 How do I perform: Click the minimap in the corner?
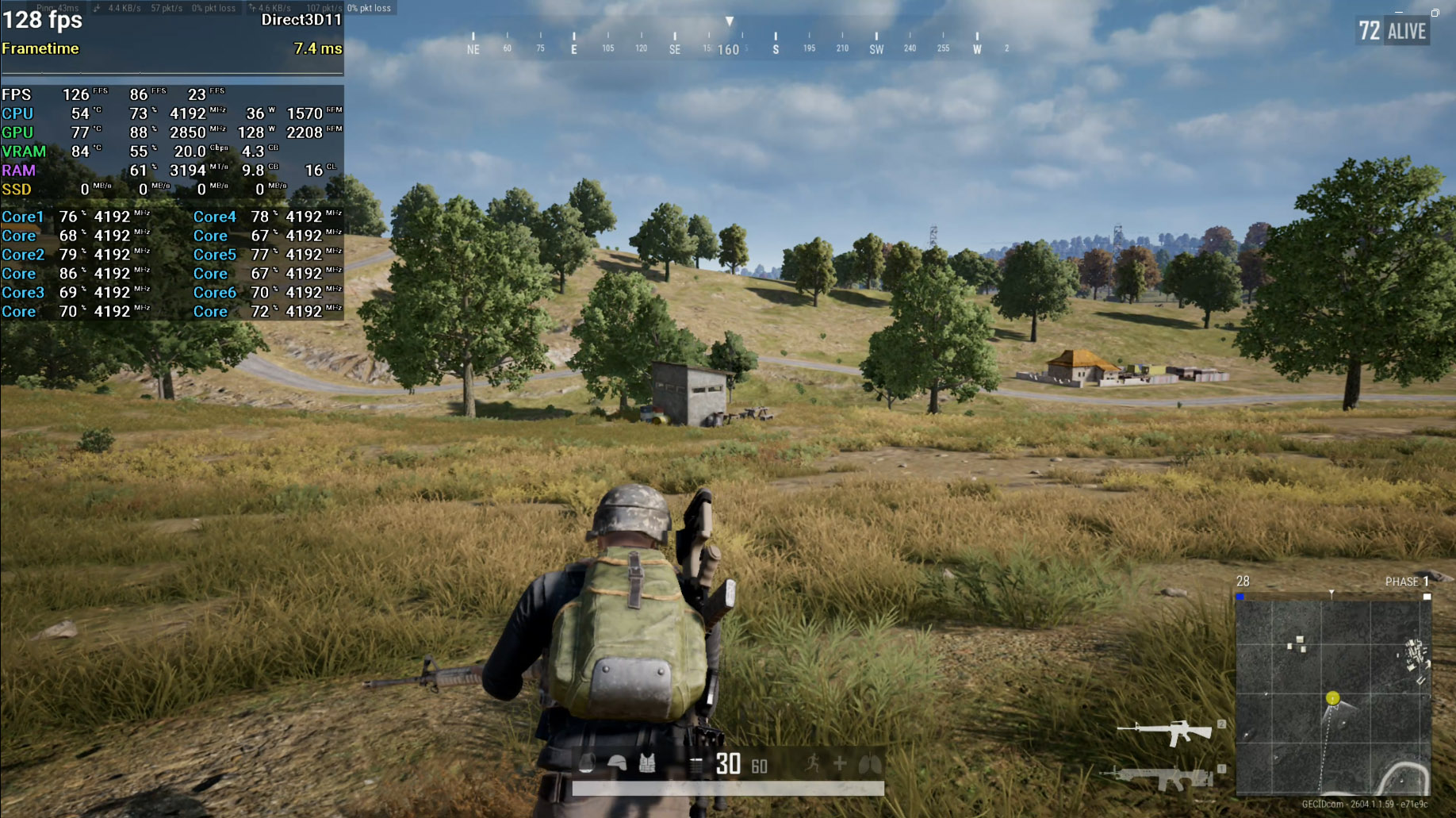pos(1332,697)
